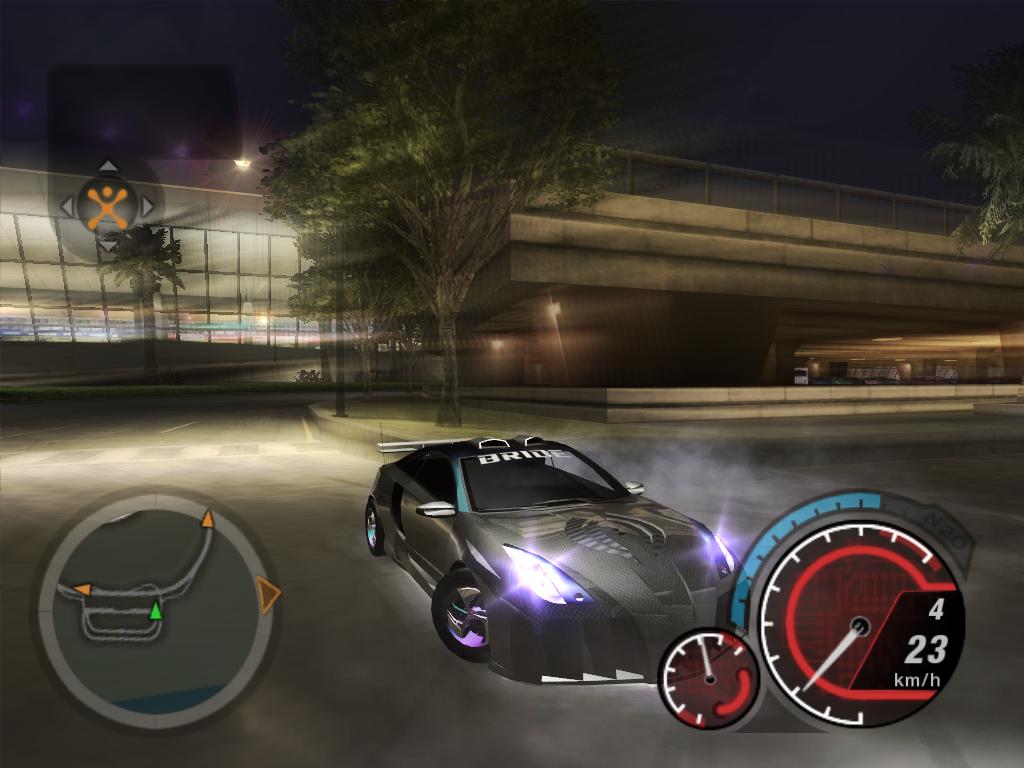Select the solid orange marker pointing up on the minimap
1024x768 pixels.
tap(208, 518)
